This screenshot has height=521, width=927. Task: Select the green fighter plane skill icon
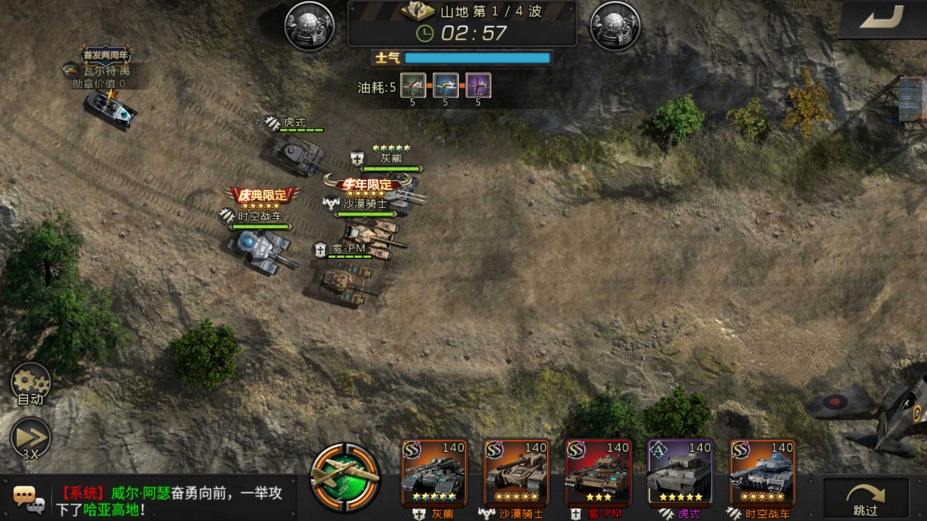pos(414,86)
